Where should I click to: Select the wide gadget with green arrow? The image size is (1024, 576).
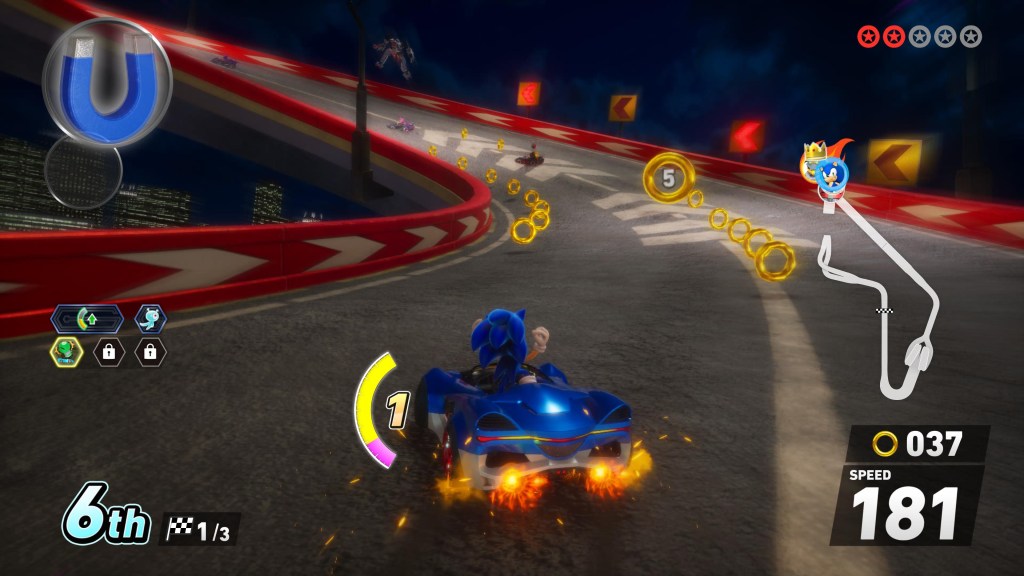click(x=88, y=320)
